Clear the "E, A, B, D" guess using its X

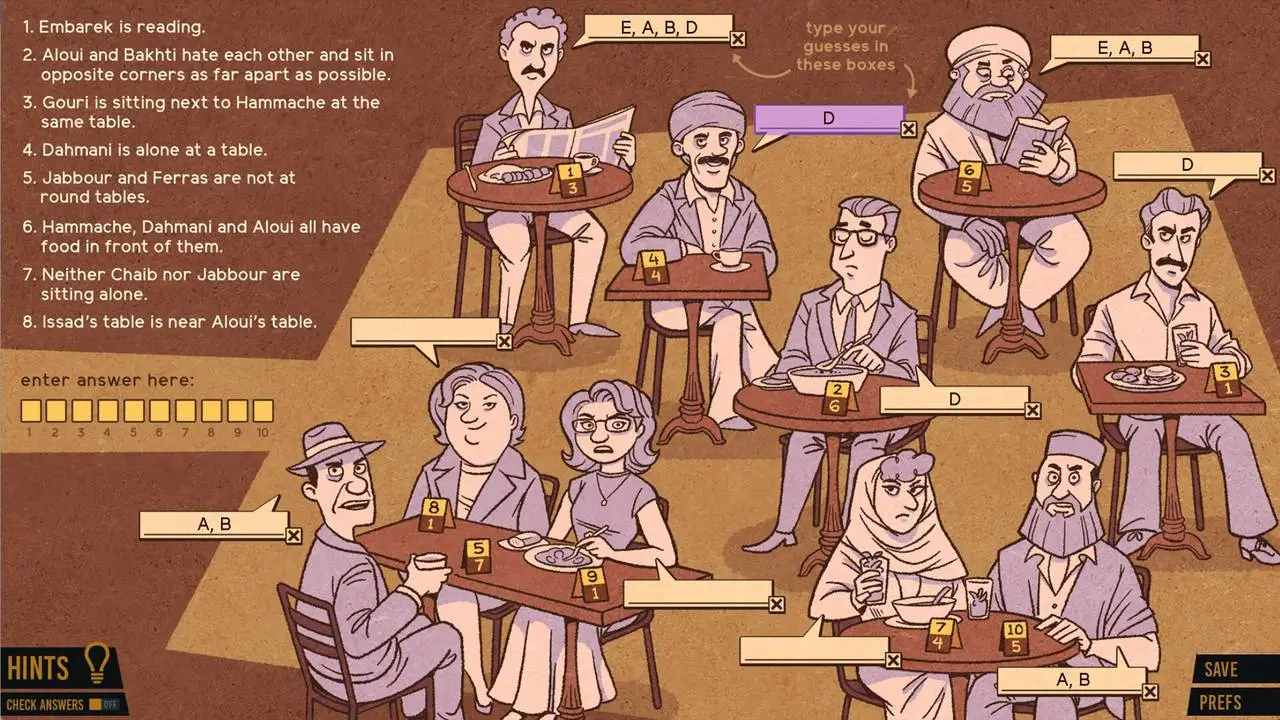[738, 39]
